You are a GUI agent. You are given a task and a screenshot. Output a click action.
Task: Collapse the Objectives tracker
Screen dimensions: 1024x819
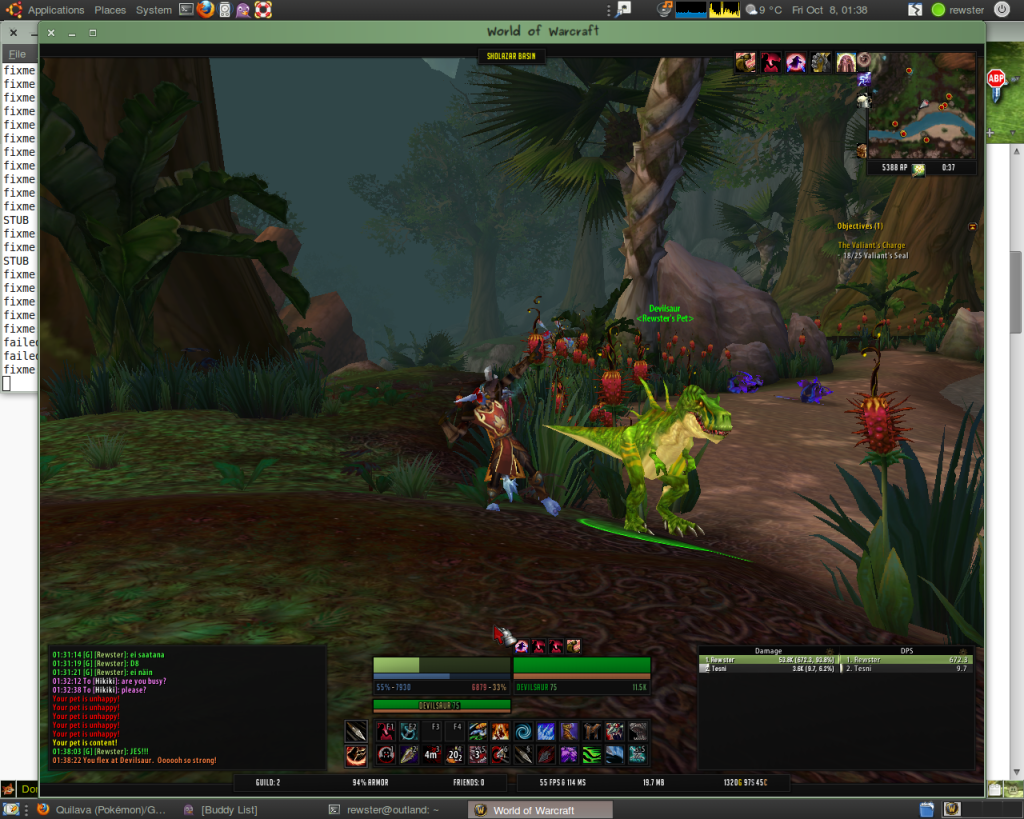pyautogui.click(x=971, y=227)
